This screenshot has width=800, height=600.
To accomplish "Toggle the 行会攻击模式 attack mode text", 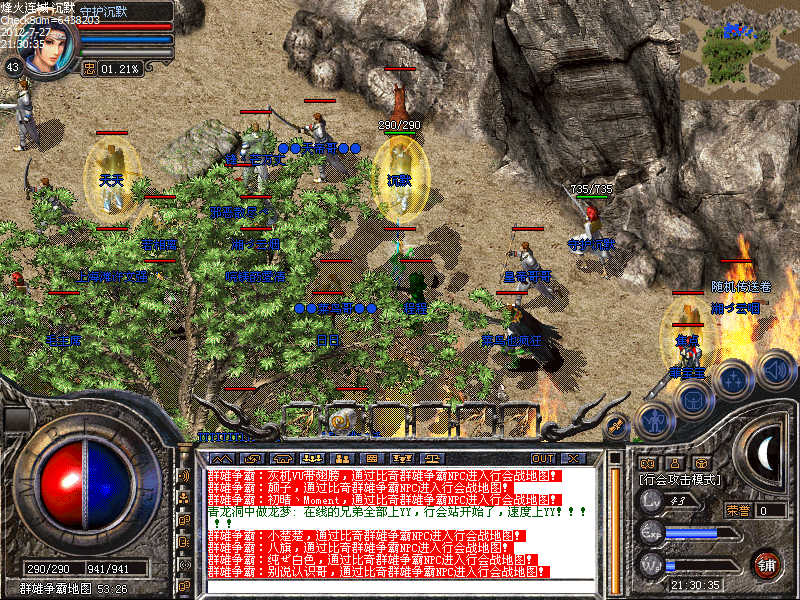I will click(x=682, y=481).
